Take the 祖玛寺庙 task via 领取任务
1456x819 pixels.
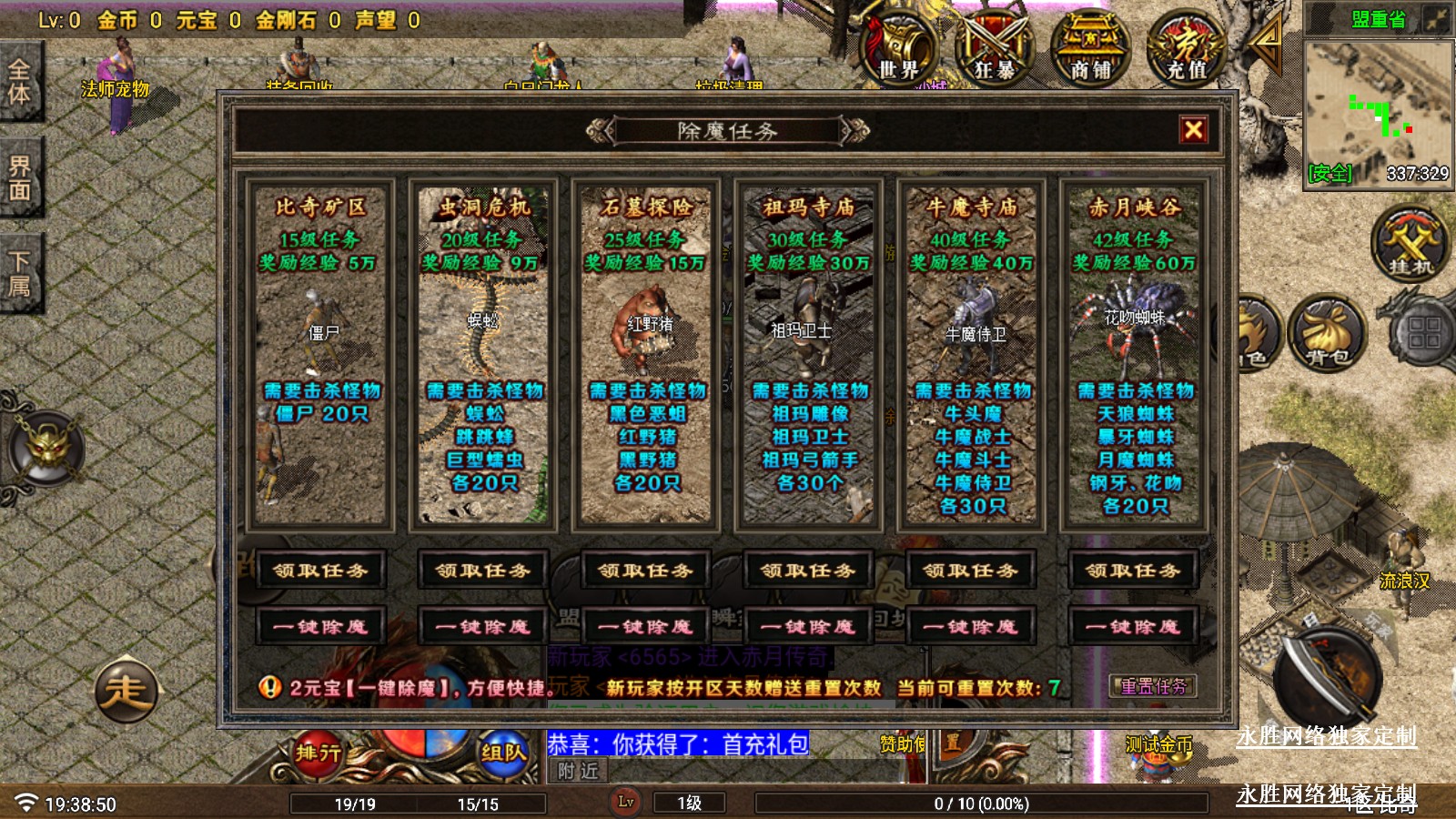[808, 571]
